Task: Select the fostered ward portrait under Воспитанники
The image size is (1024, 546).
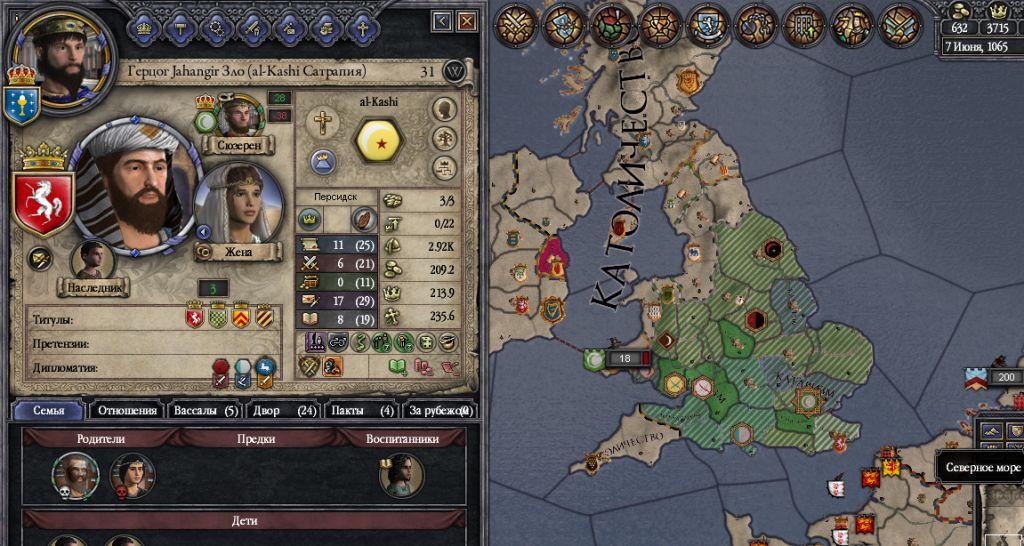Action: click(x=400, y=474)
